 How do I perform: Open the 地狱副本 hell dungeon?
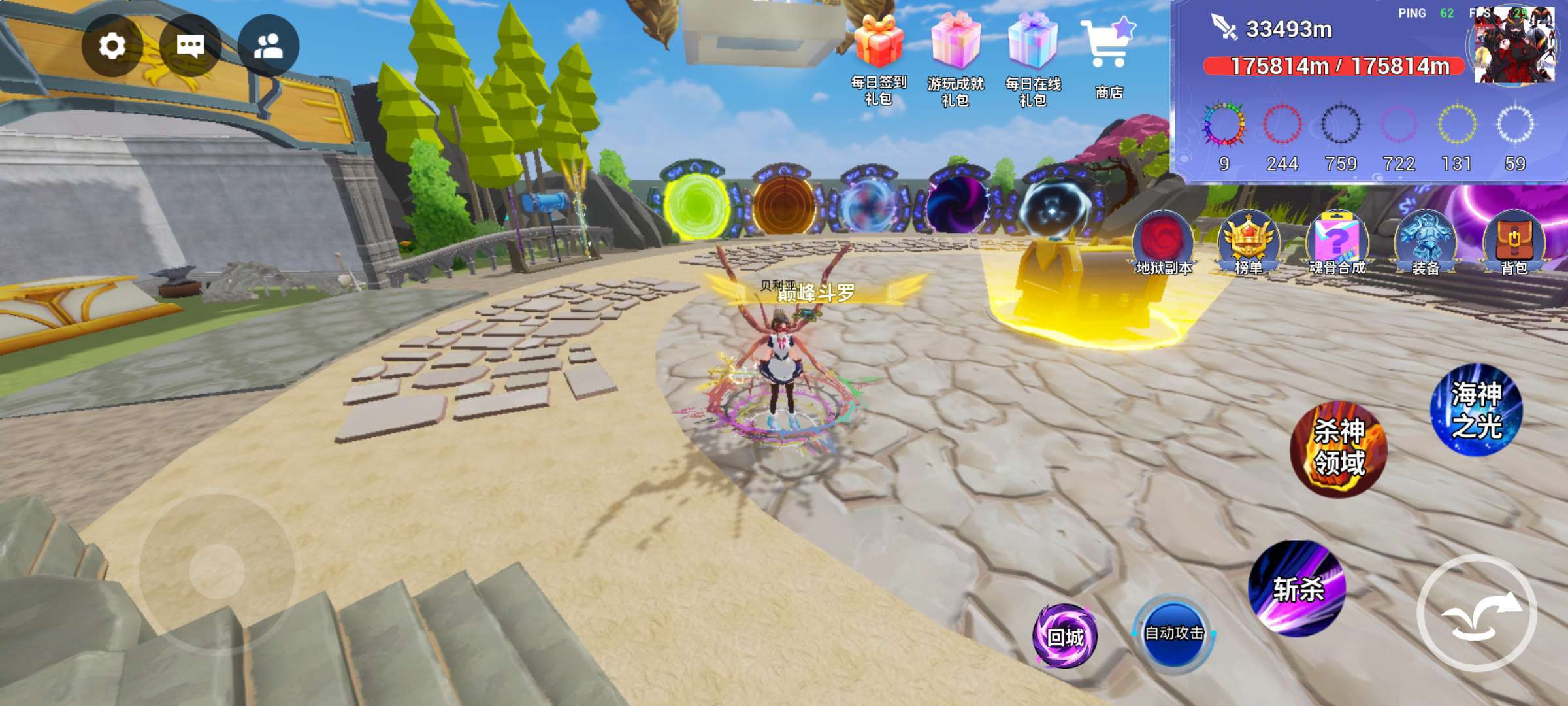(x=1164, y=243)
